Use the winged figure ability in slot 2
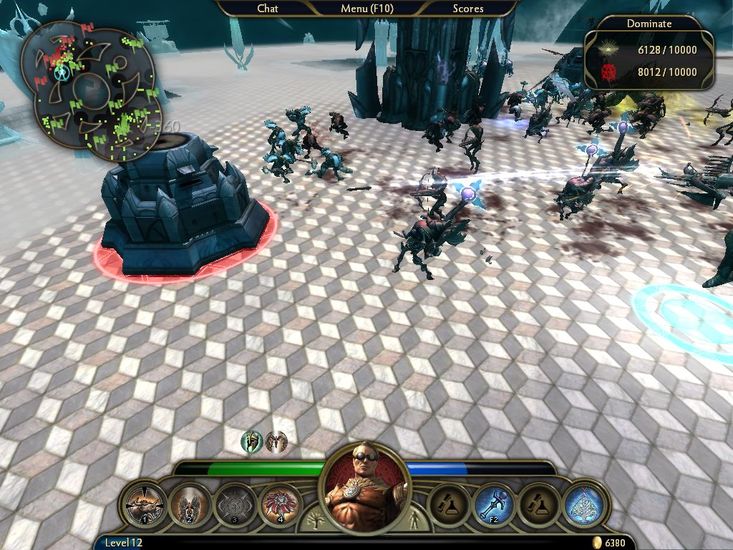The height and width of the screenshot is (550, 733). (x=190, y=504)
